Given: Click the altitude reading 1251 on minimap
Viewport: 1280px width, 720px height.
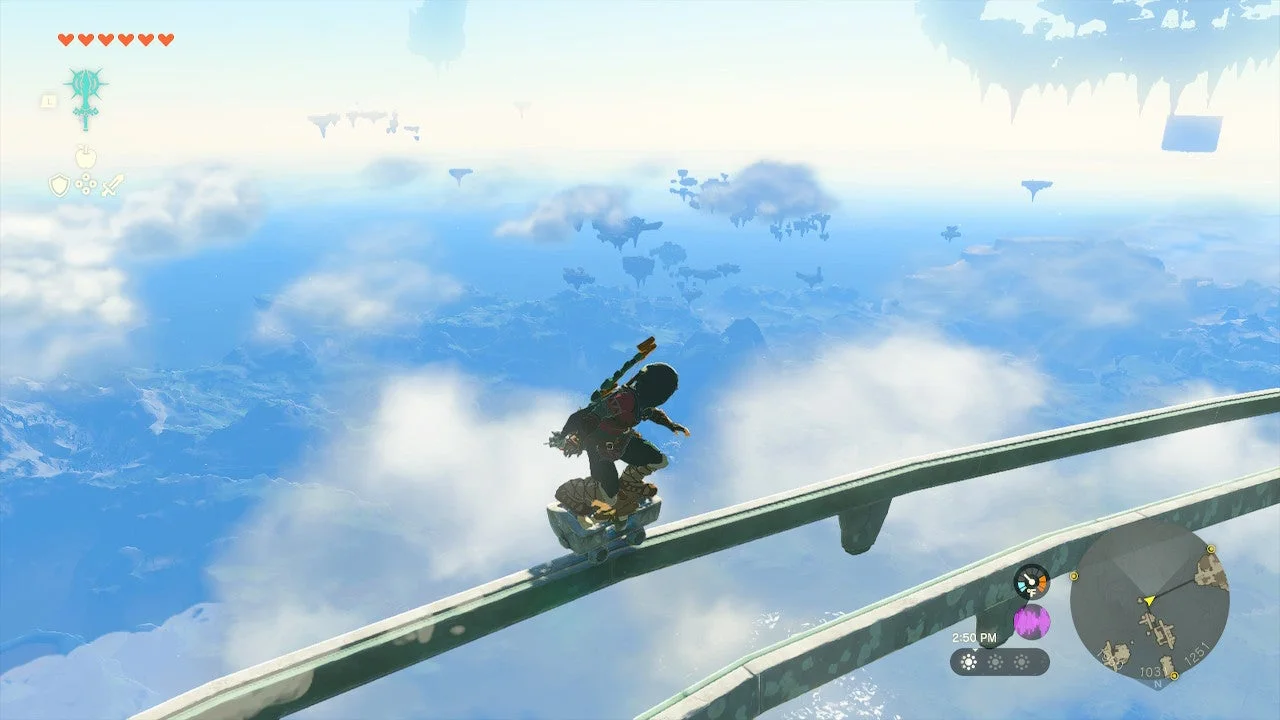Looking at the screenshot, I should pos(1195,654).
